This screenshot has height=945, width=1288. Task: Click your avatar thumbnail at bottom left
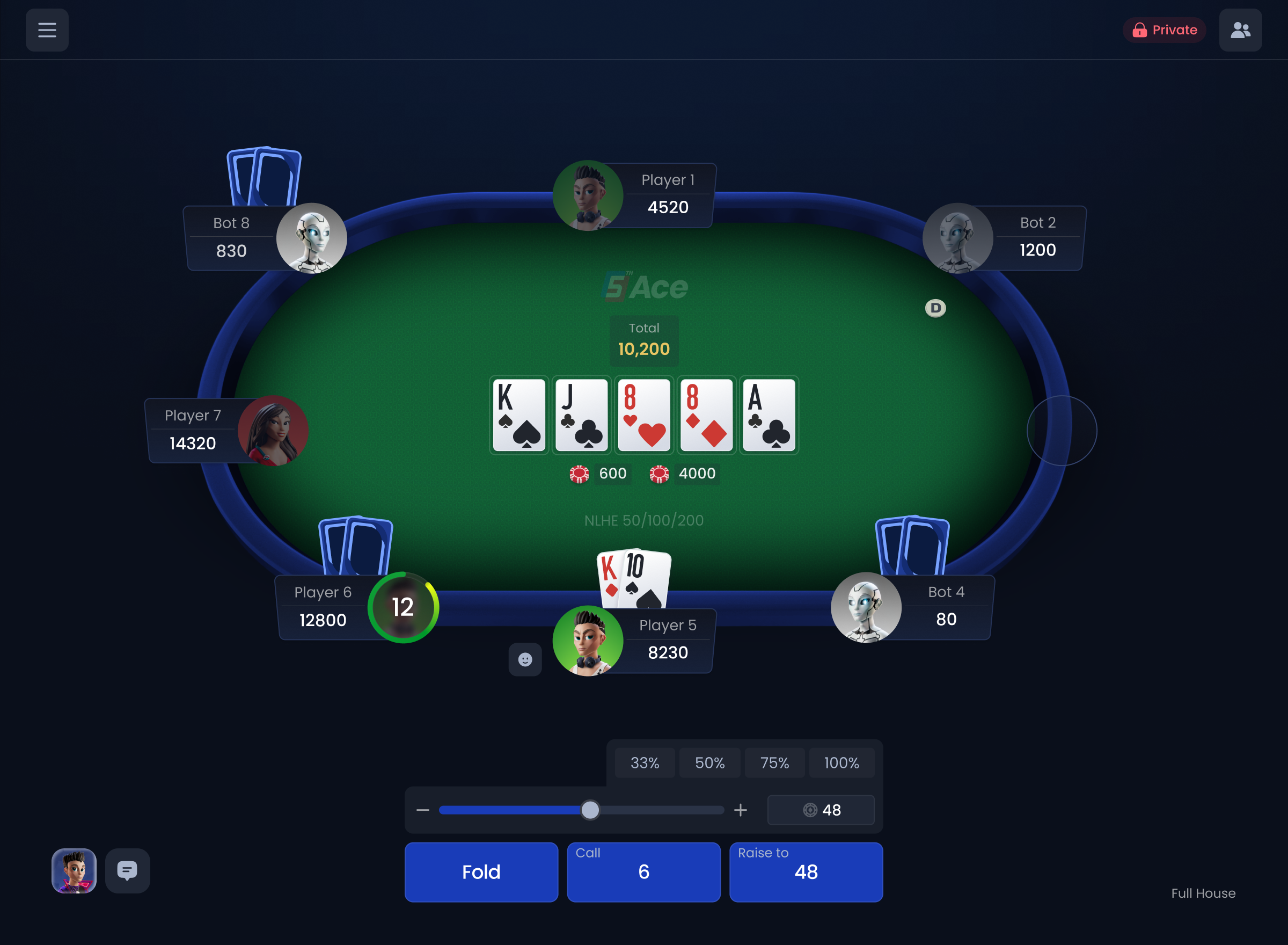coord(74,871)
